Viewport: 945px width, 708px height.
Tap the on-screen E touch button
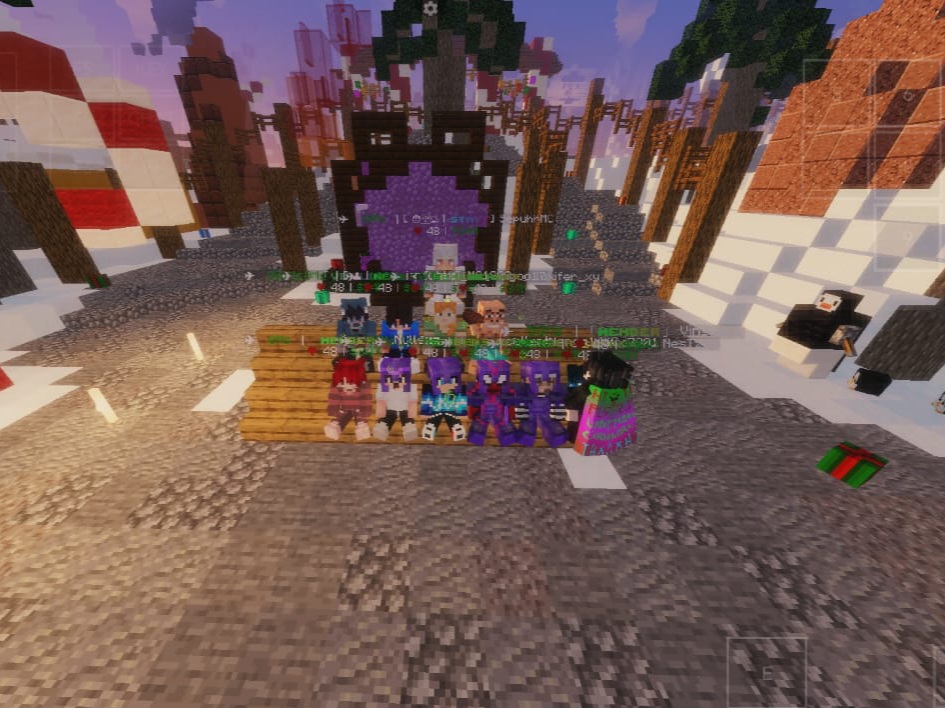coord(767,673)
